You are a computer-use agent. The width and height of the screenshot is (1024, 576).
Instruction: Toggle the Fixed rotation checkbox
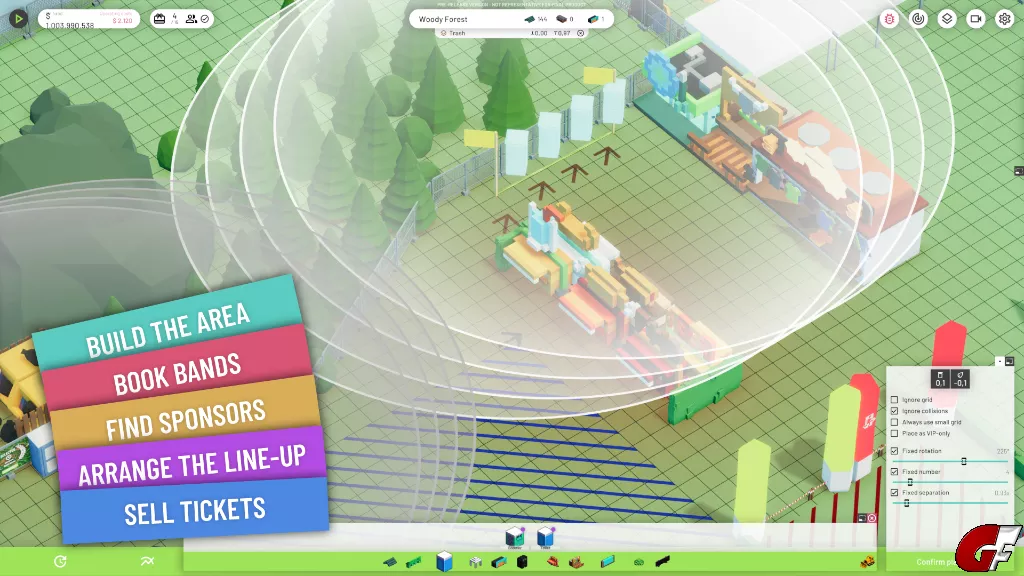[x=894, y=451]
